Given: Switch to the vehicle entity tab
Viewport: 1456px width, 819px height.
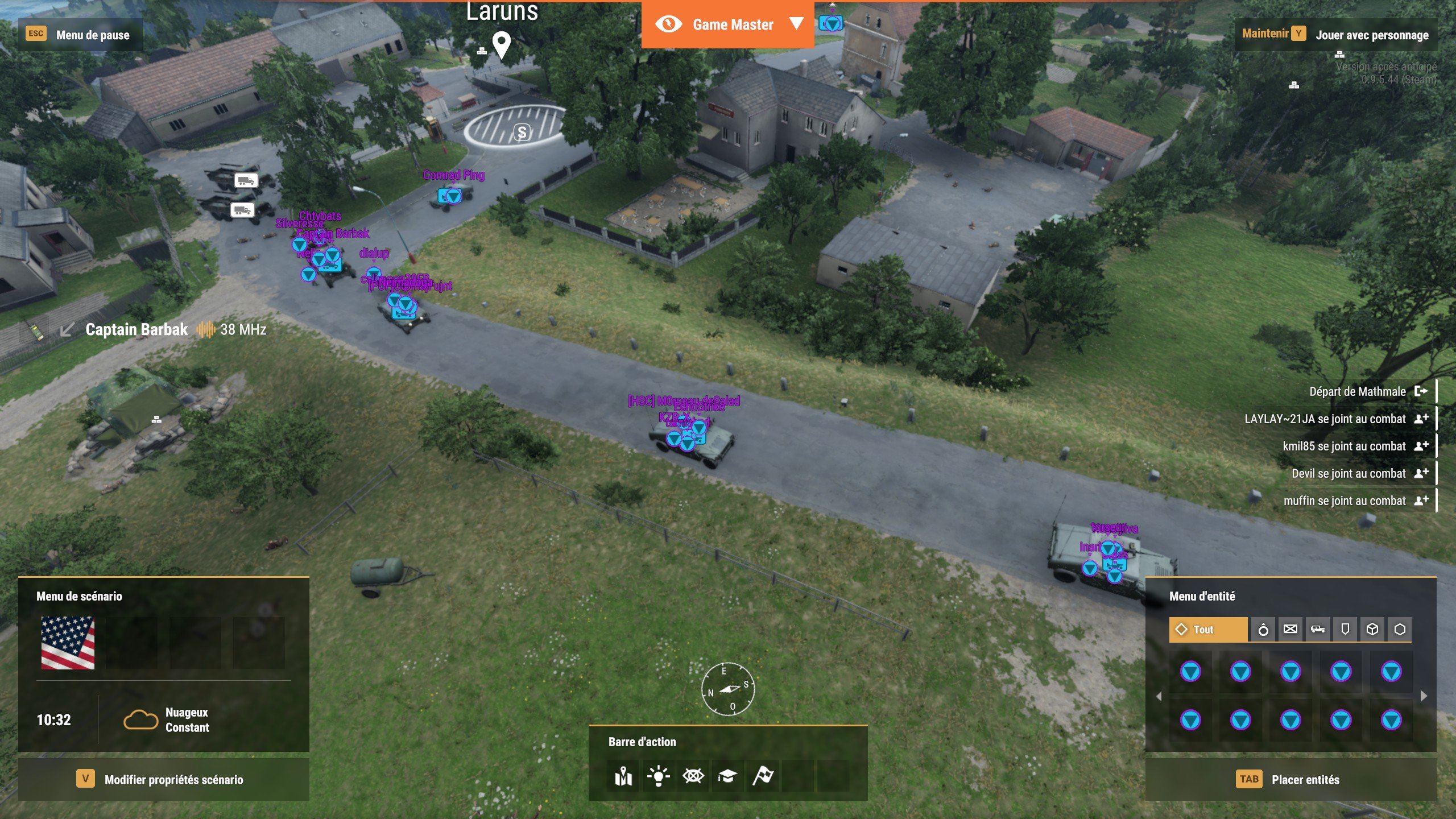Looking at the screenshot, I should coord(1318,630).
